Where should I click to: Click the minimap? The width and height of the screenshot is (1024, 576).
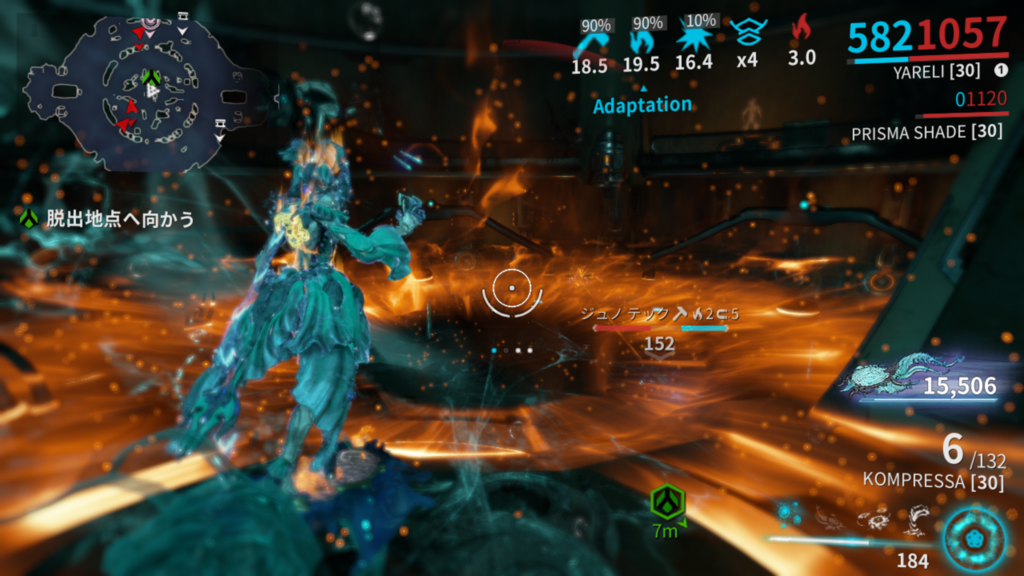coord(150,92)
